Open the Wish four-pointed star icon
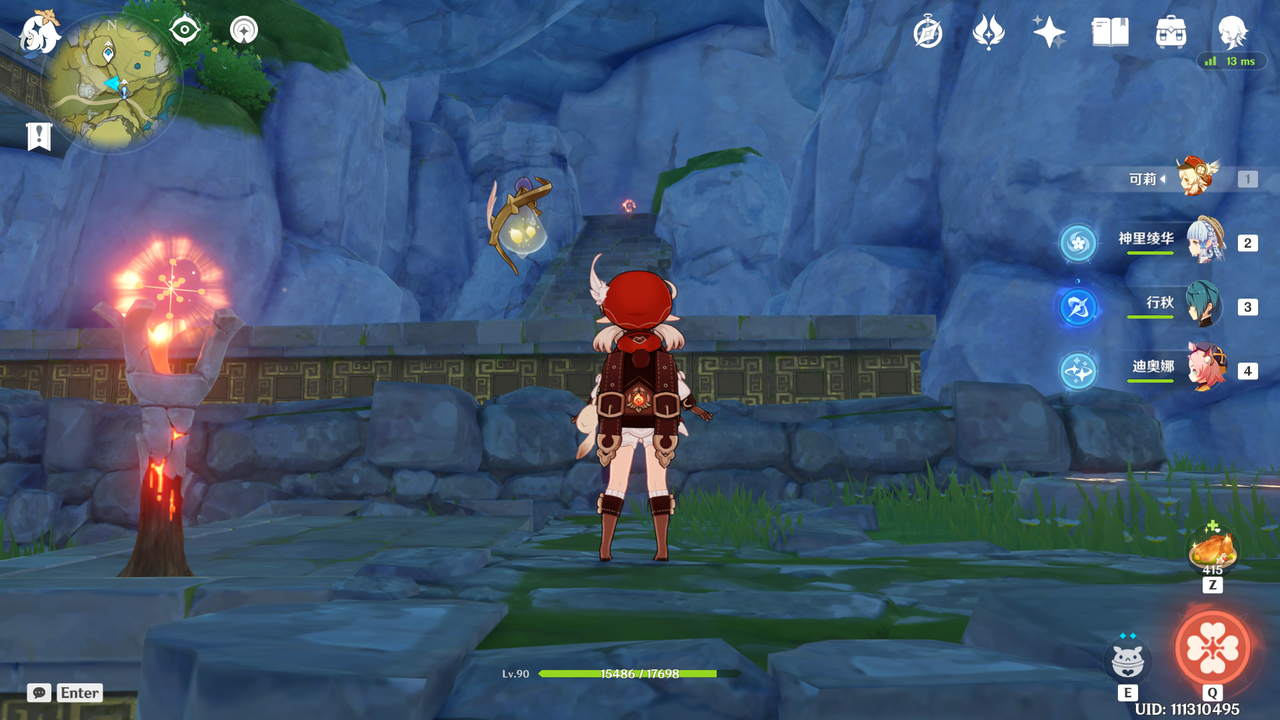Image resolution: width=1280 pixels, height=720 pixels. click(1049, 33)
